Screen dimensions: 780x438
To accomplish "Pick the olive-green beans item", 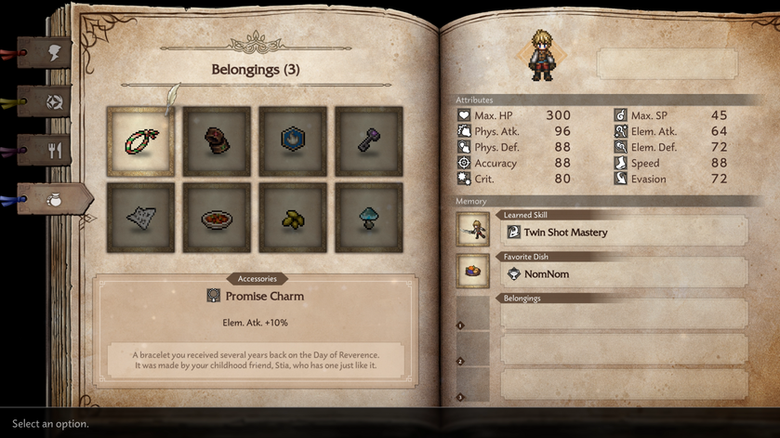I will (293, 217).
